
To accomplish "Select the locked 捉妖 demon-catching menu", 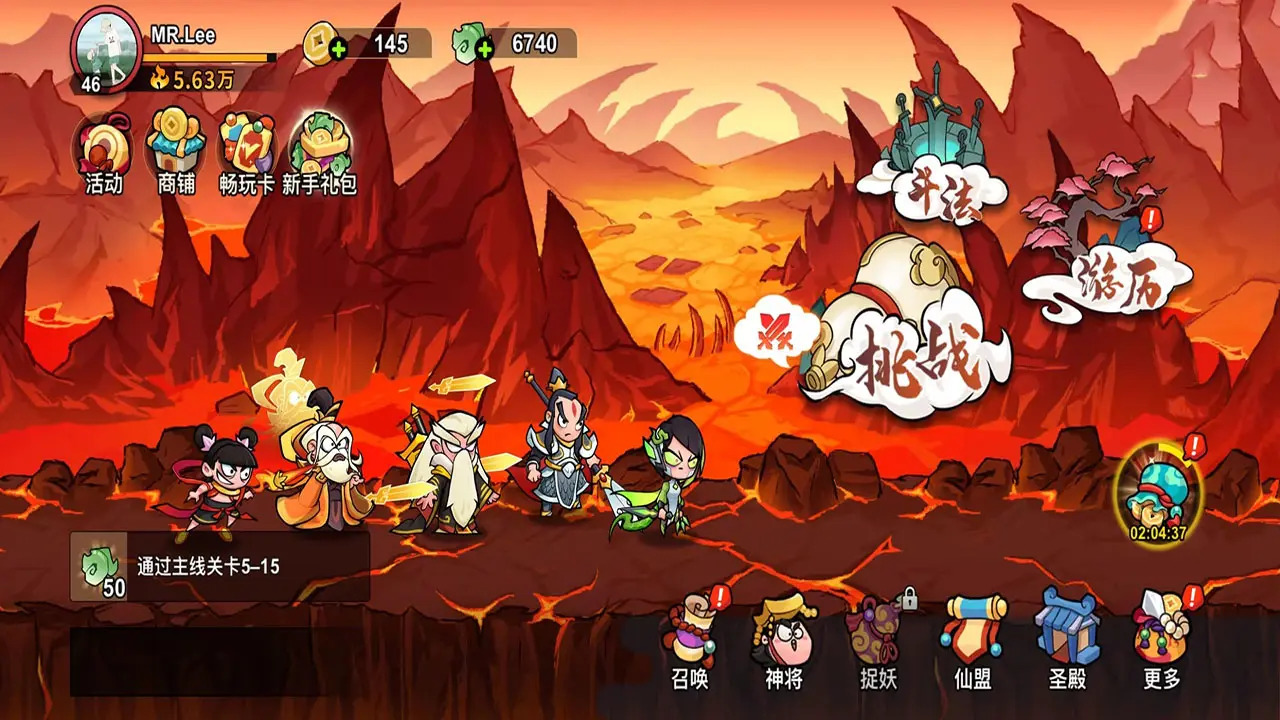I will click(x=879, y=641).
